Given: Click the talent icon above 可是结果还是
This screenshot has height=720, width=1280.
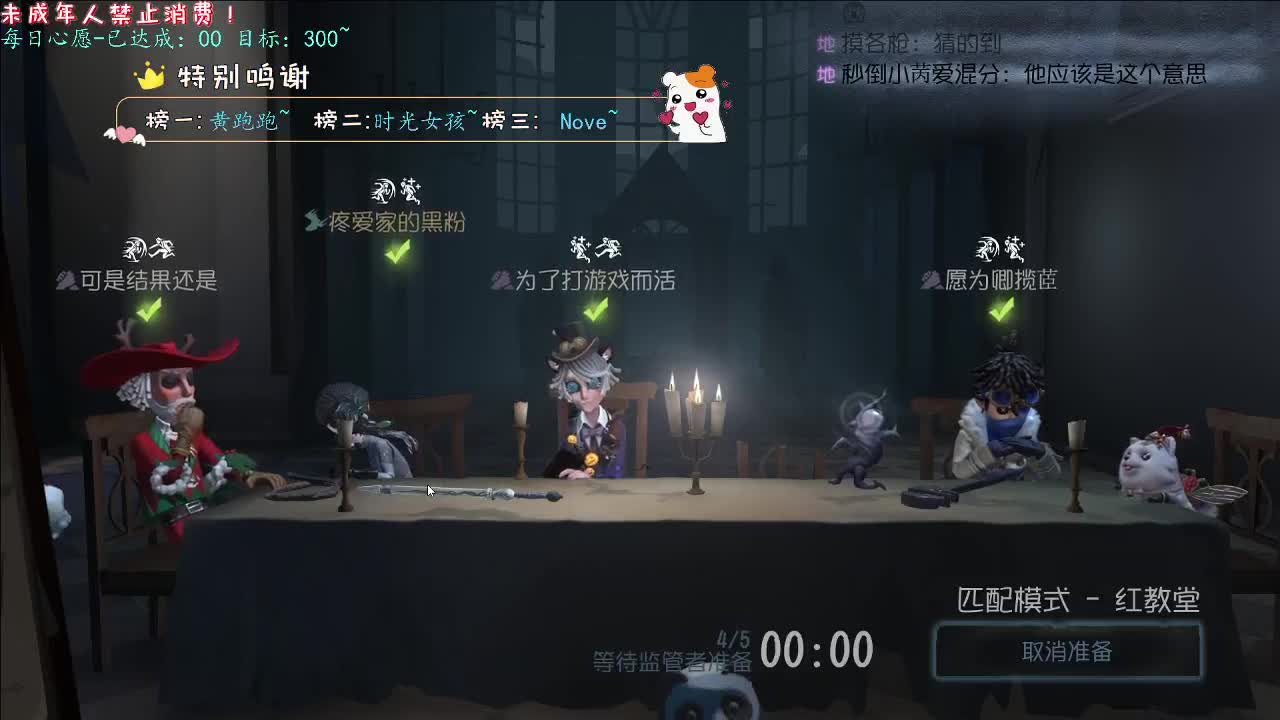Looking at the screenshot, I should pyautogui.click(x=146, y=249).
